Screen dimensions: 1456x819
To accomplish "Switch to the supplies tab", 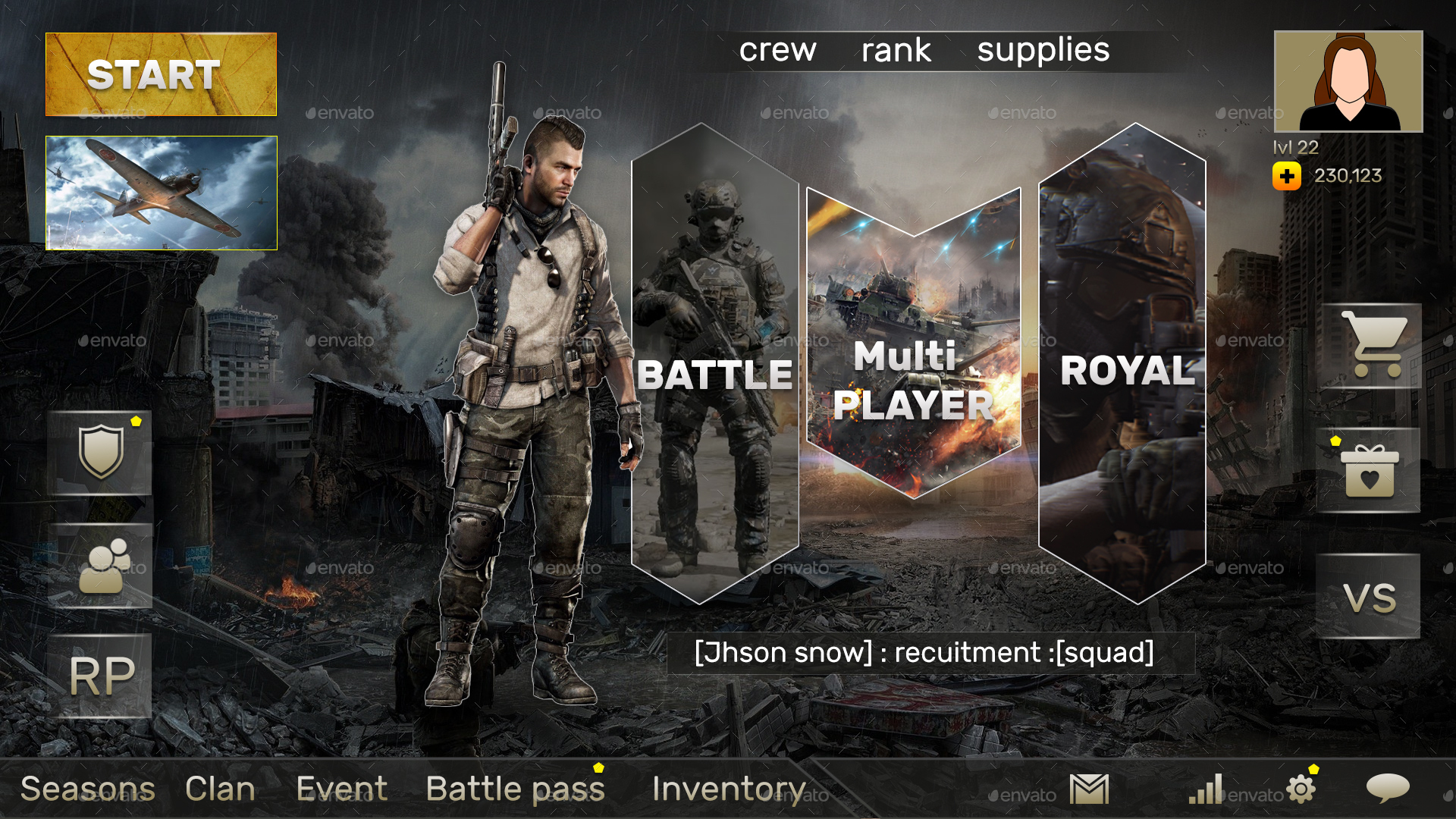I will coord(1043,49).
